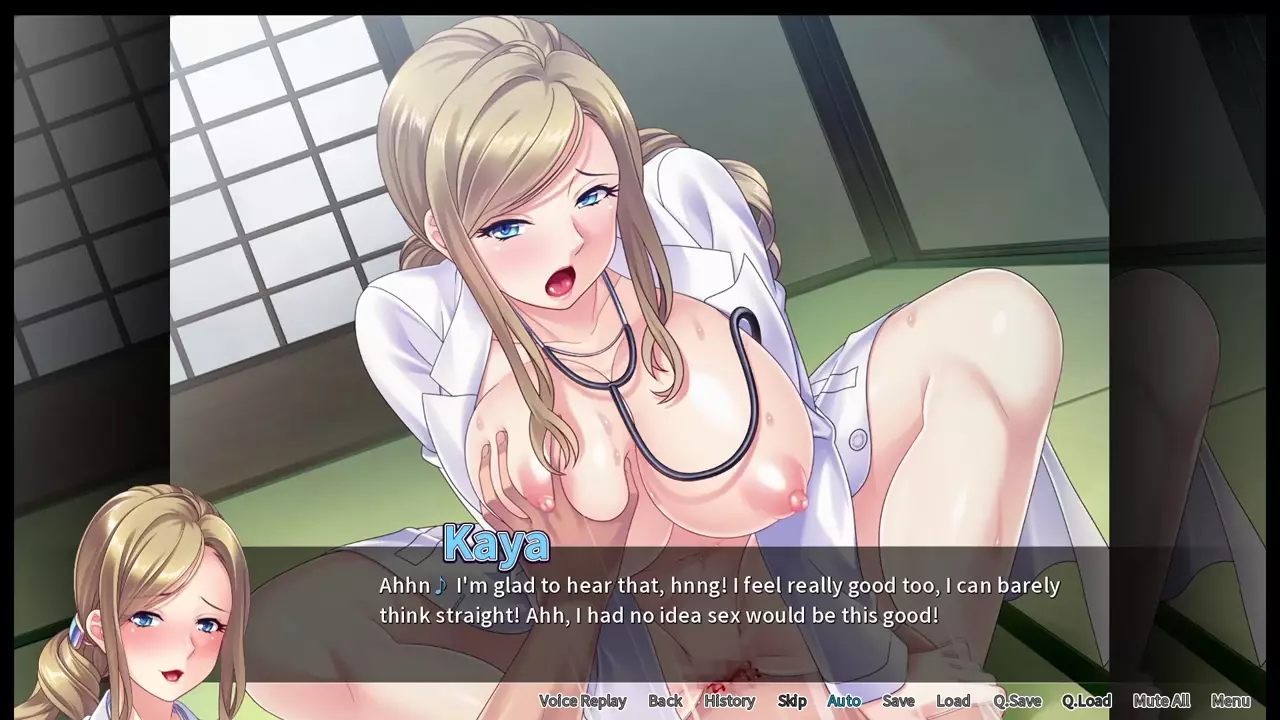The height and width of the screenshot is (720, 1280).
Task: Replay the voice line with Voice Replay
Action: point(582,701)
